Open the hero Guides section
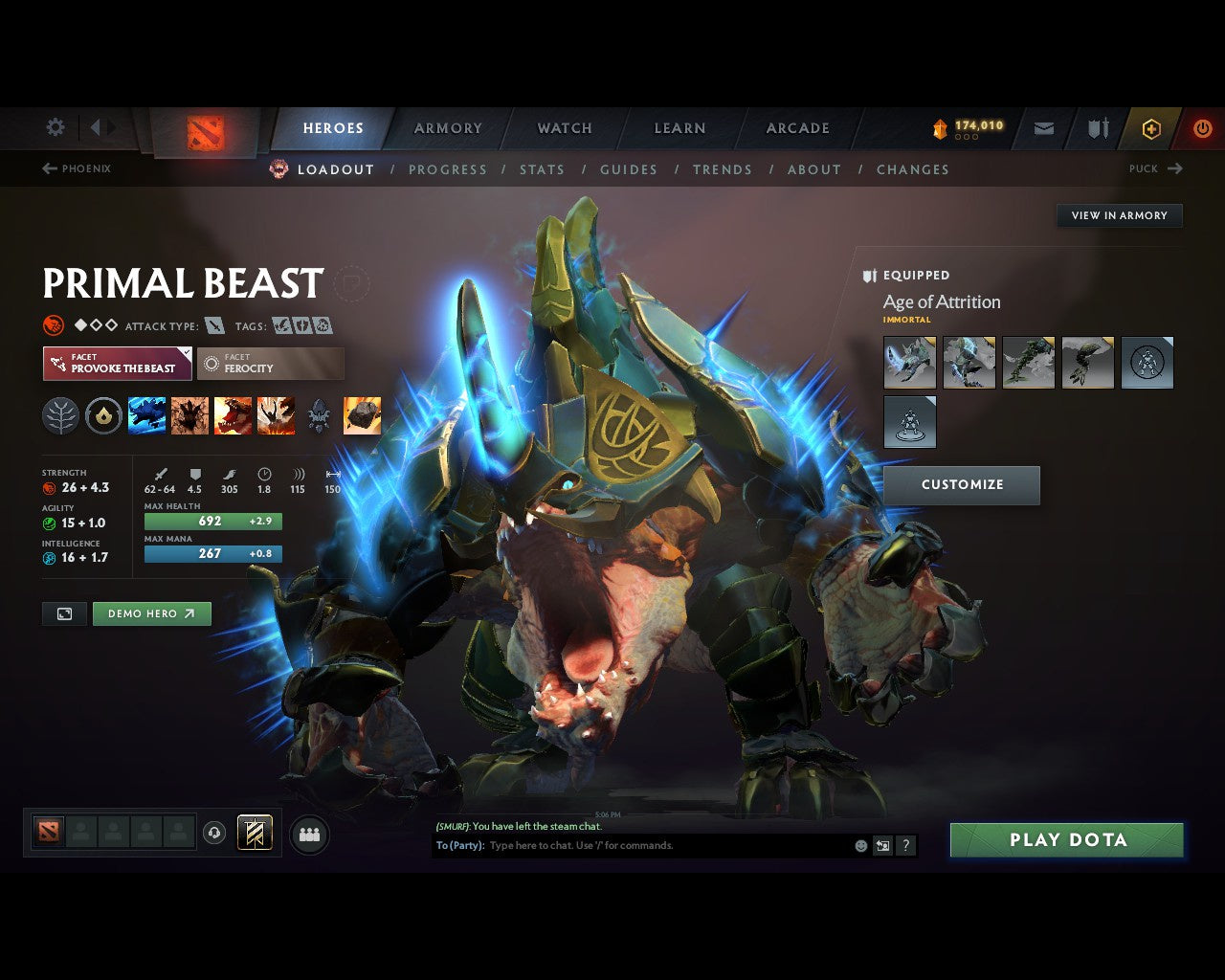Viewport: 1225px width, 980px height. 629,169
